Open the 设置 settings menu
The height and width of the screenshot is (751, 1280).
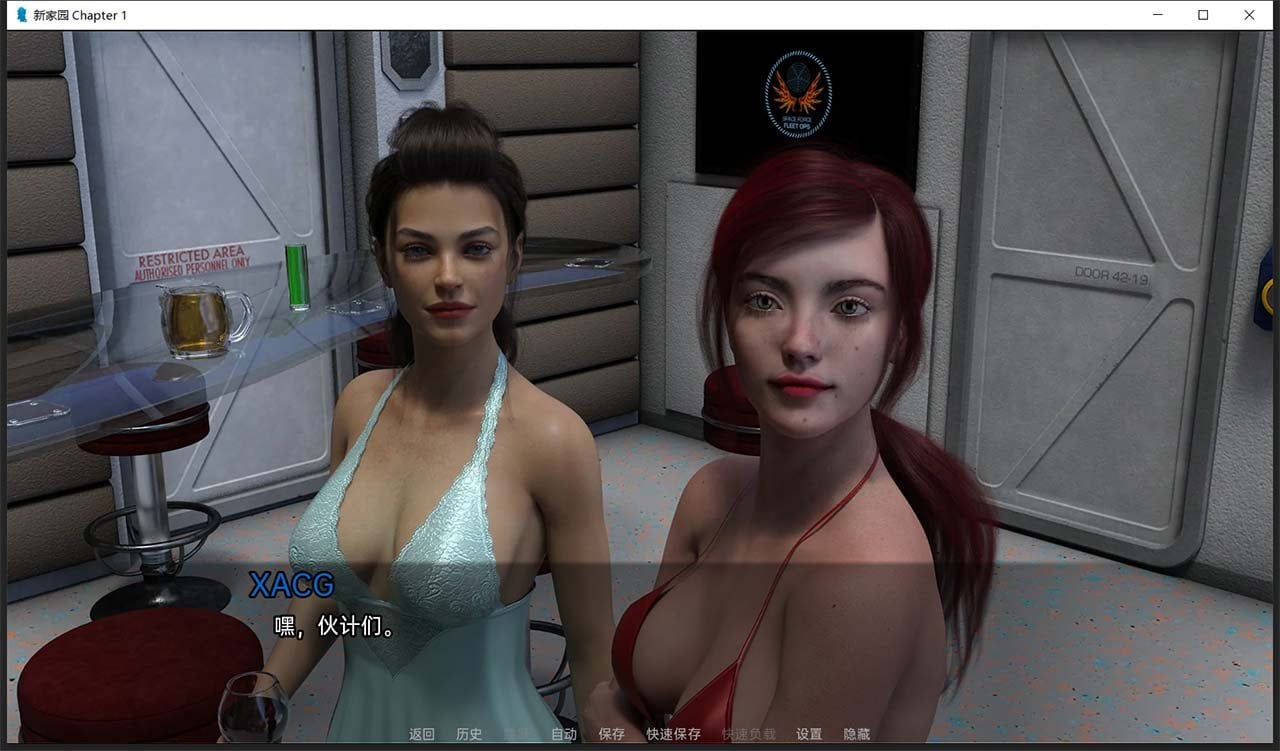(809, 734)
